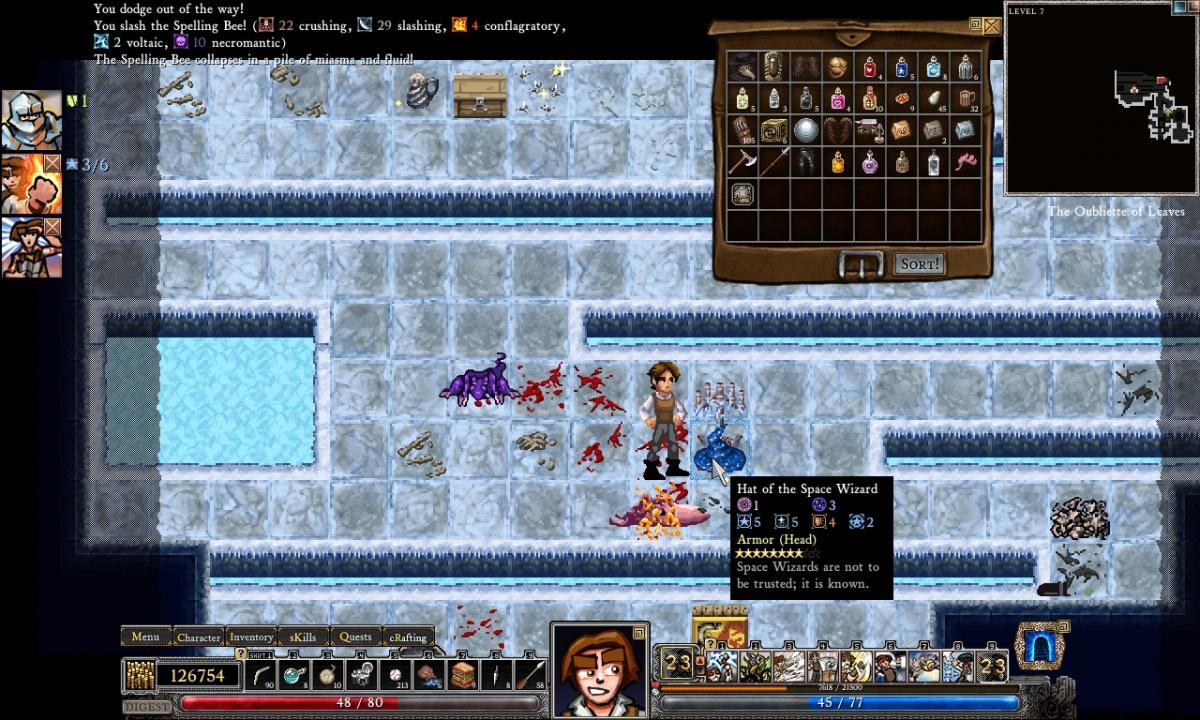Image resolution: width=1200 pixels, height=720 pixels.
Task: Show the Quests log
Action: pos(355,636)
